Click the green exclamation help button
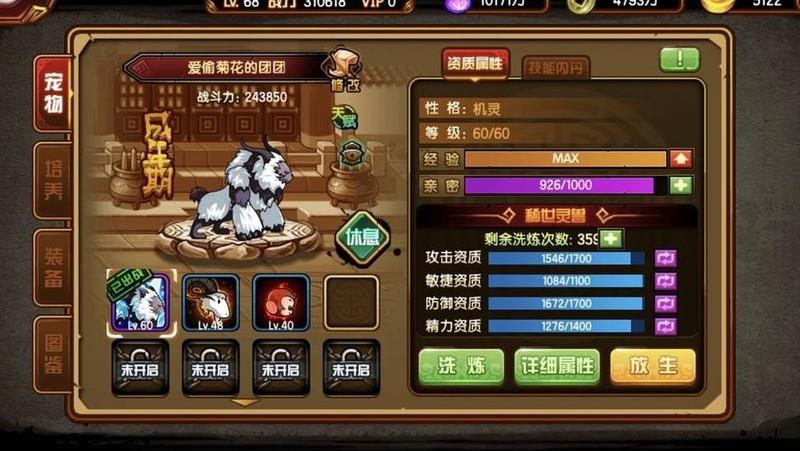The width and height of the screenshot is (800, 451). (680, 59)
